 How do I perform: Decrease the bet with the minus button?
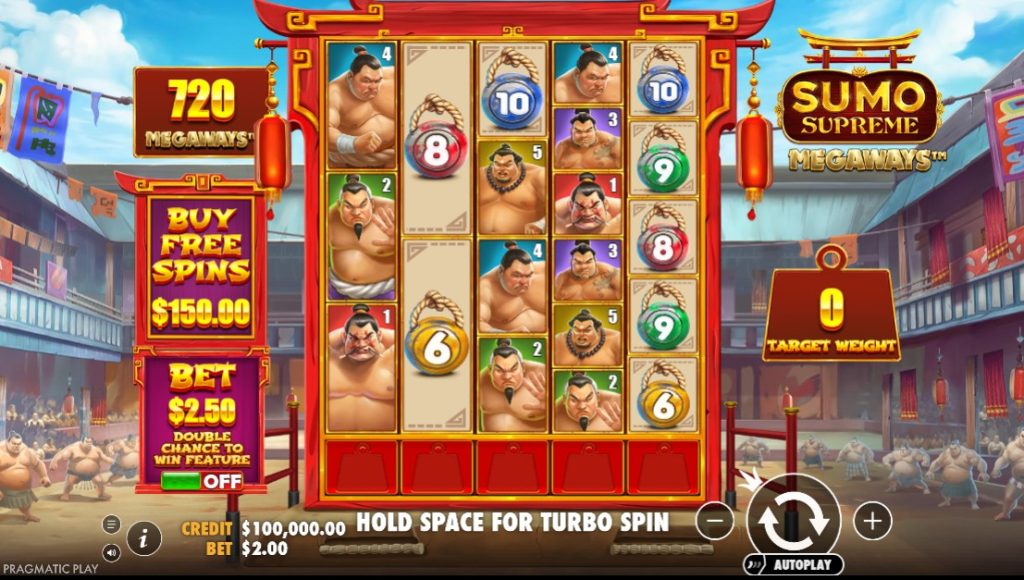click(714, 520)
